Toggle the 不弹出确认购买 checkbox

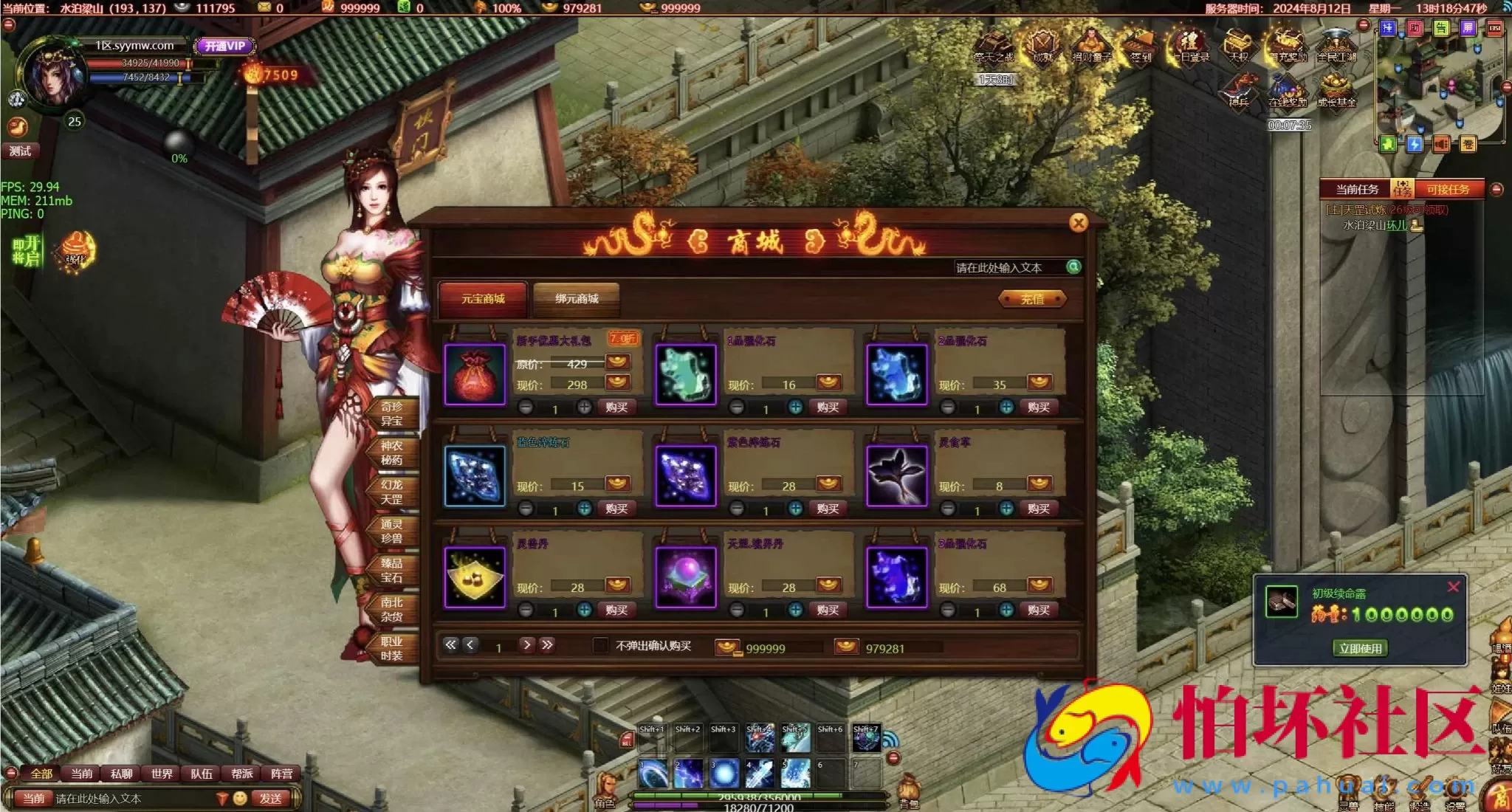[x=601, y=646]
